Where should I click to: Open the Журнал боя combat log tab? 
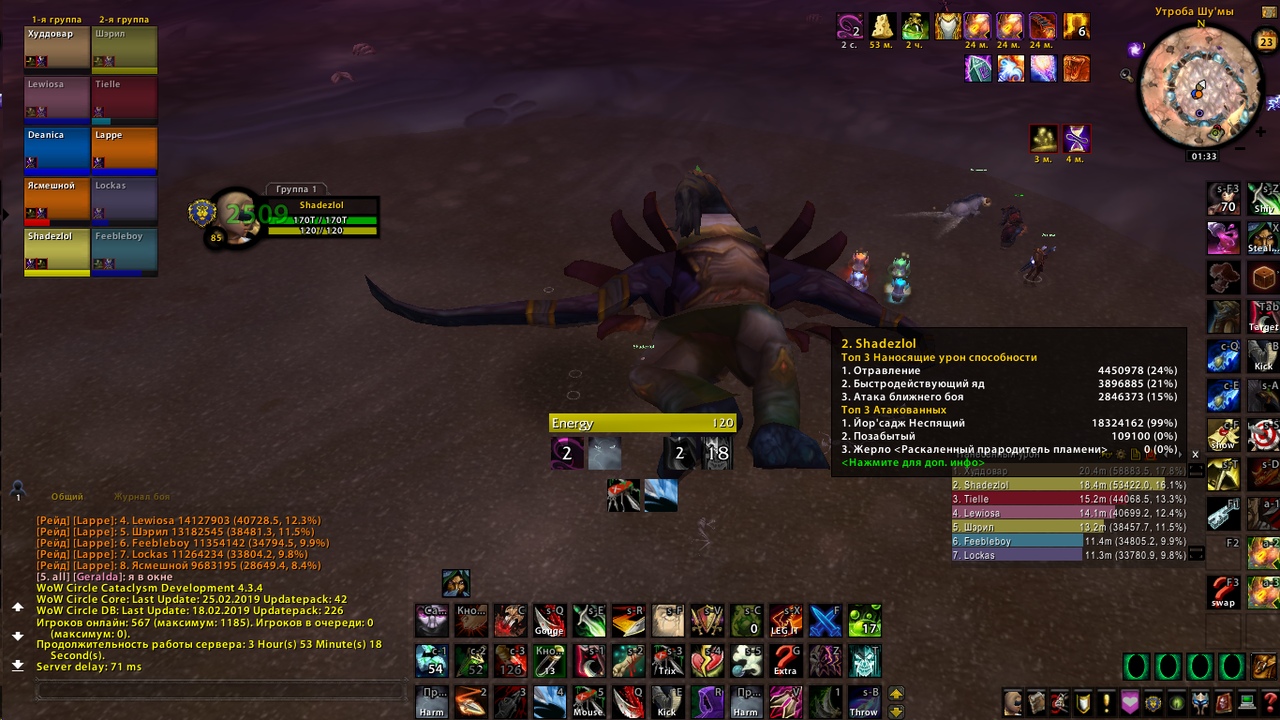pos(141,496)
